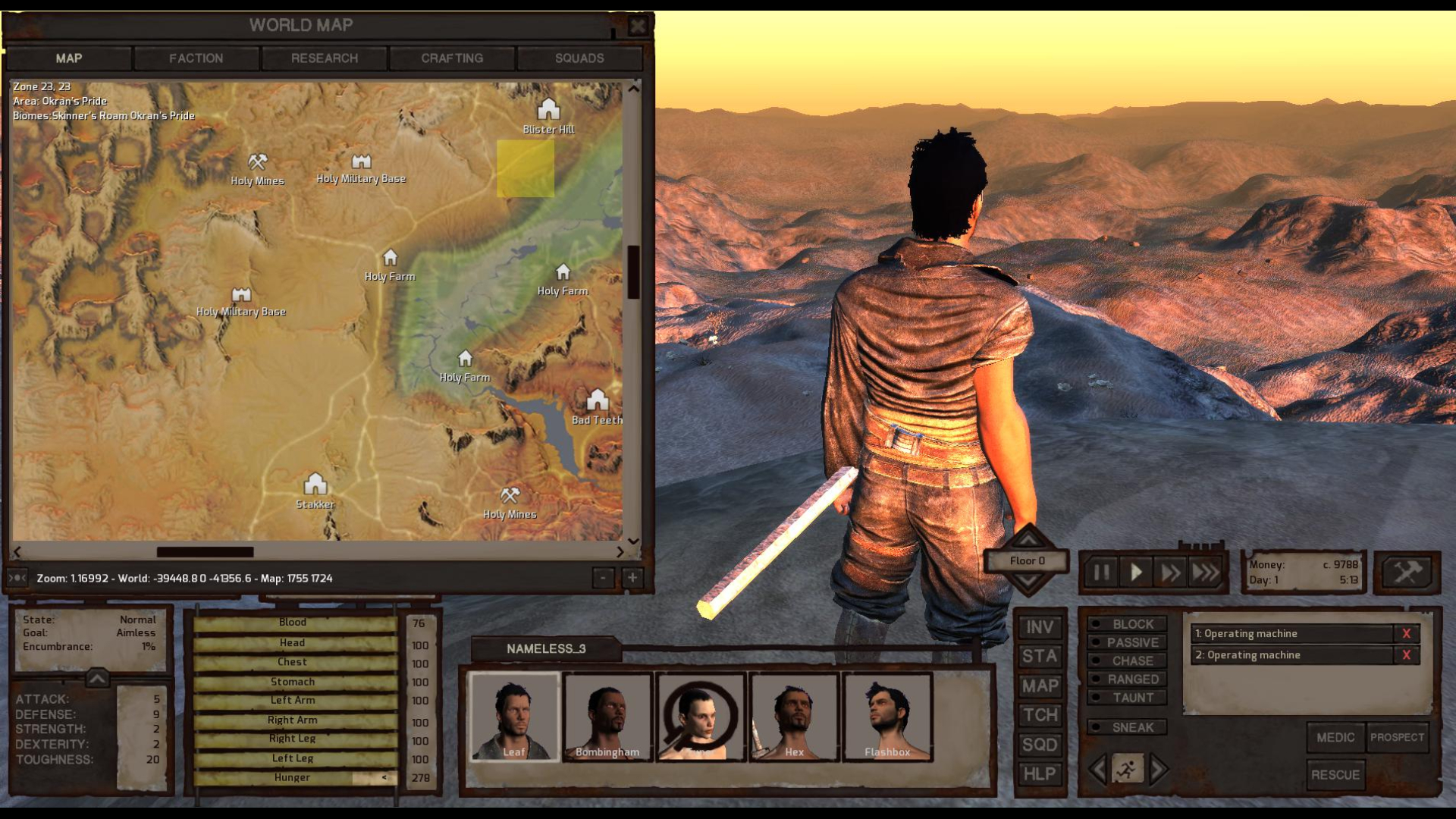Click the Stakker town icon on the map
The width and height of the screenshot is (1456, 819).
(x=315, y=484)
